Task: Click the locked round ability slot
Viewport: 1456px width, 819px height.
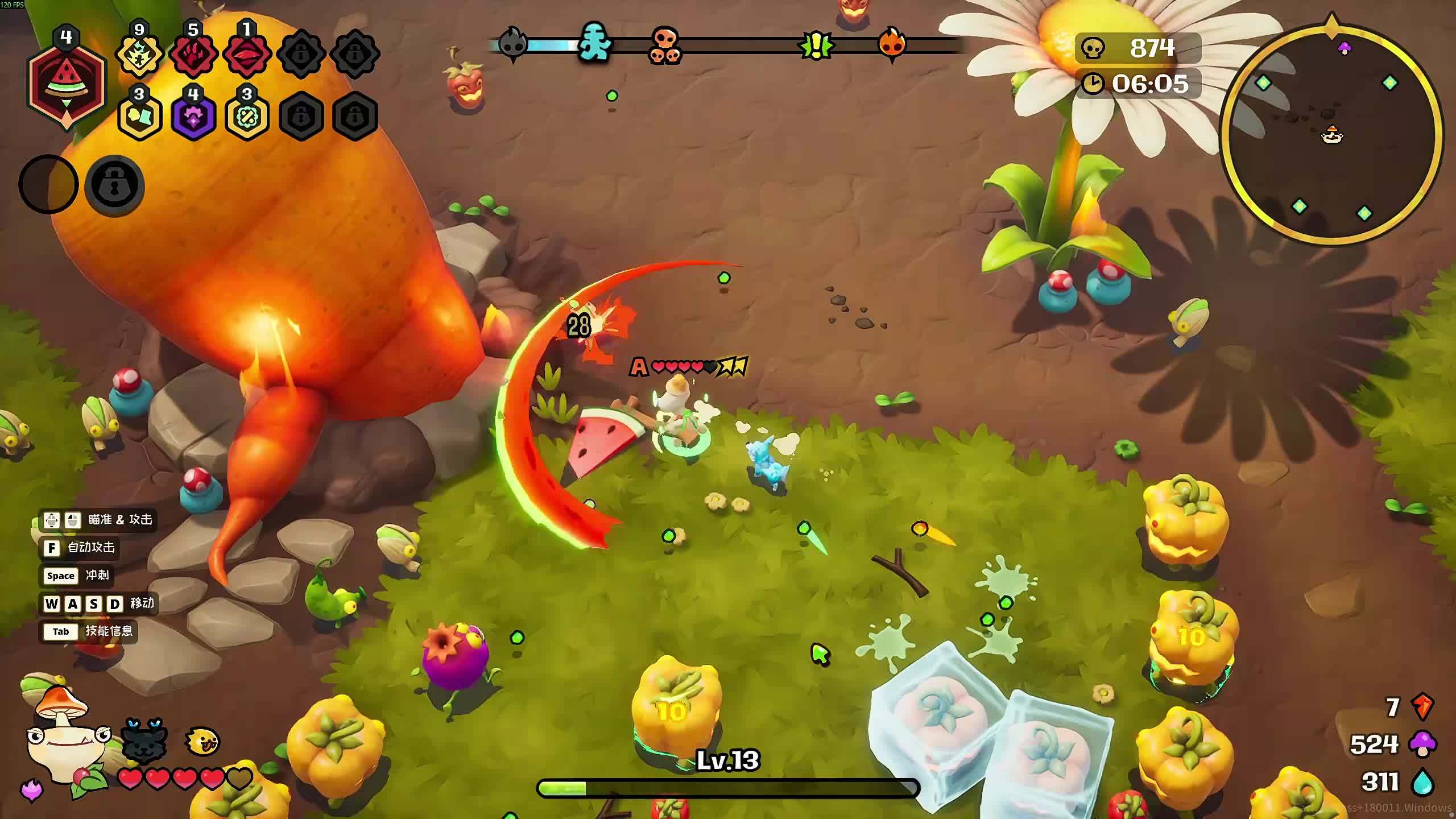Action: pos(114,185)
